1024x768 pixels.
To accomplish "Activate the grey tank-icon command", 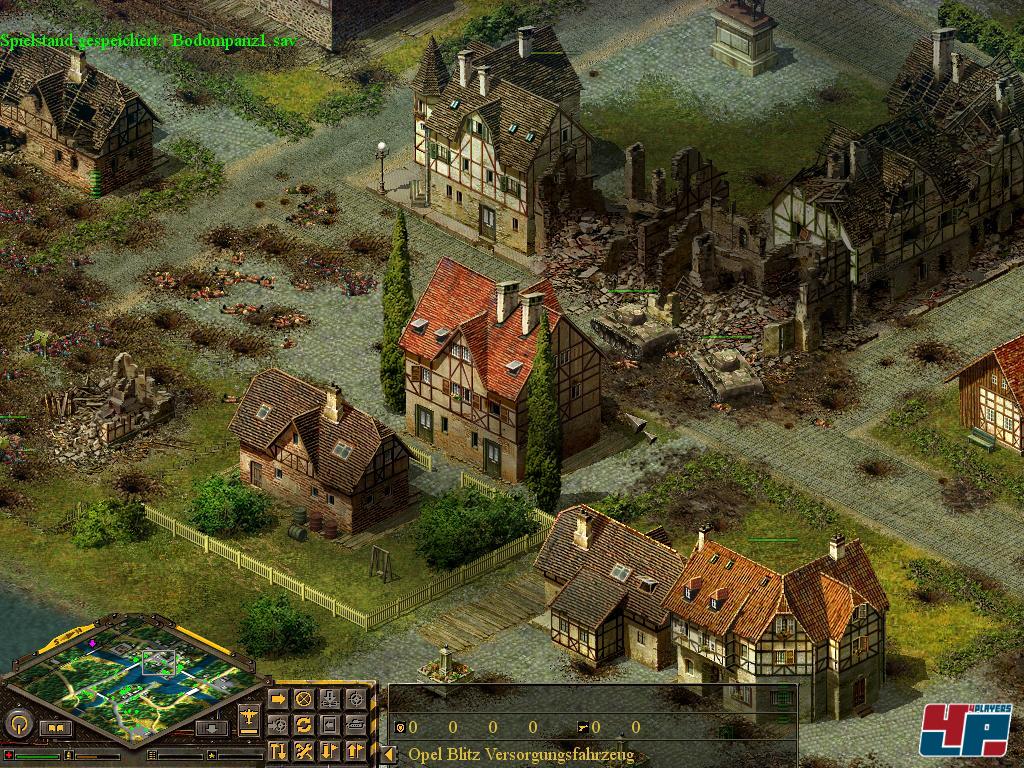I will (x=355, y=724).
